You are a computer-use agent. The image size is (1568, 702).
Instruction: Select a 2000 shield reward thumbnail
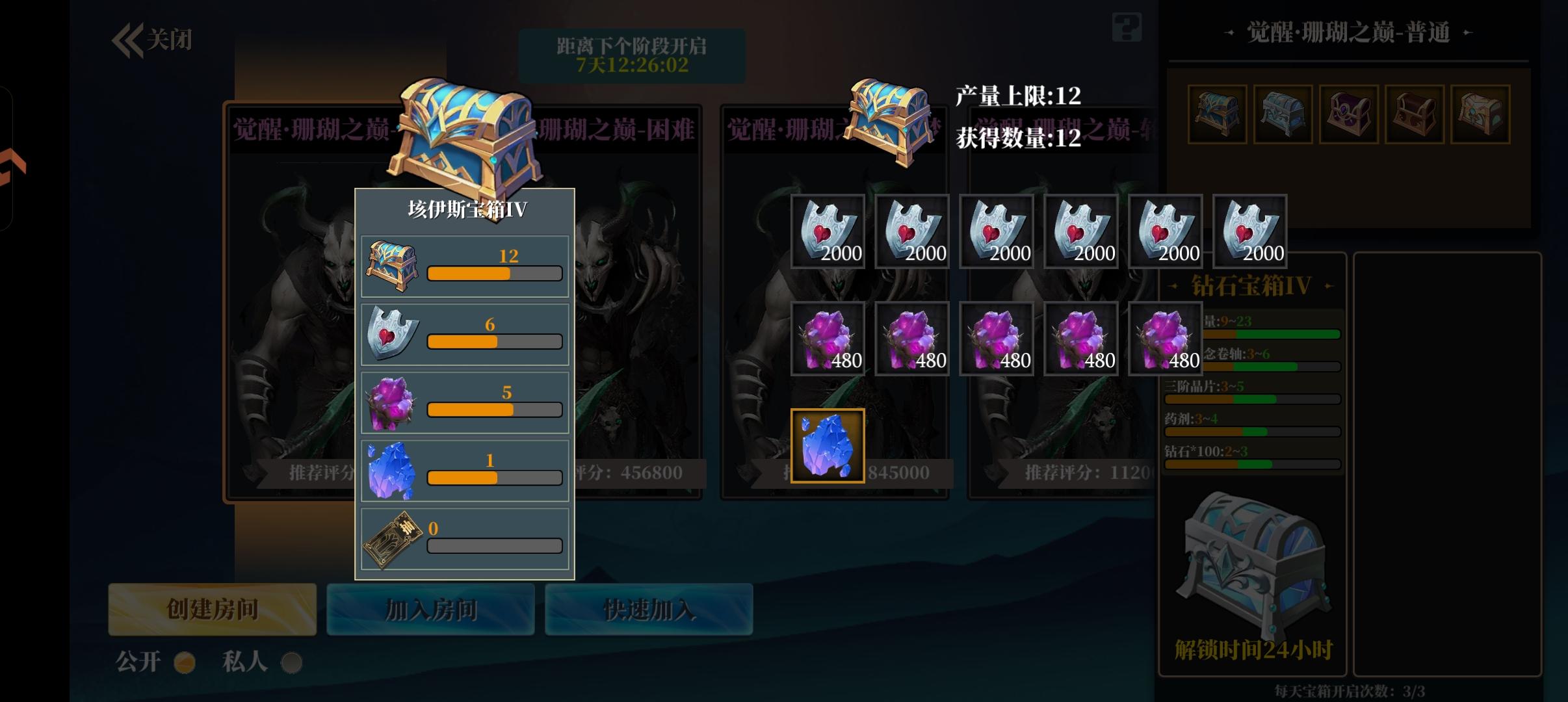click(x=828, y=231)
